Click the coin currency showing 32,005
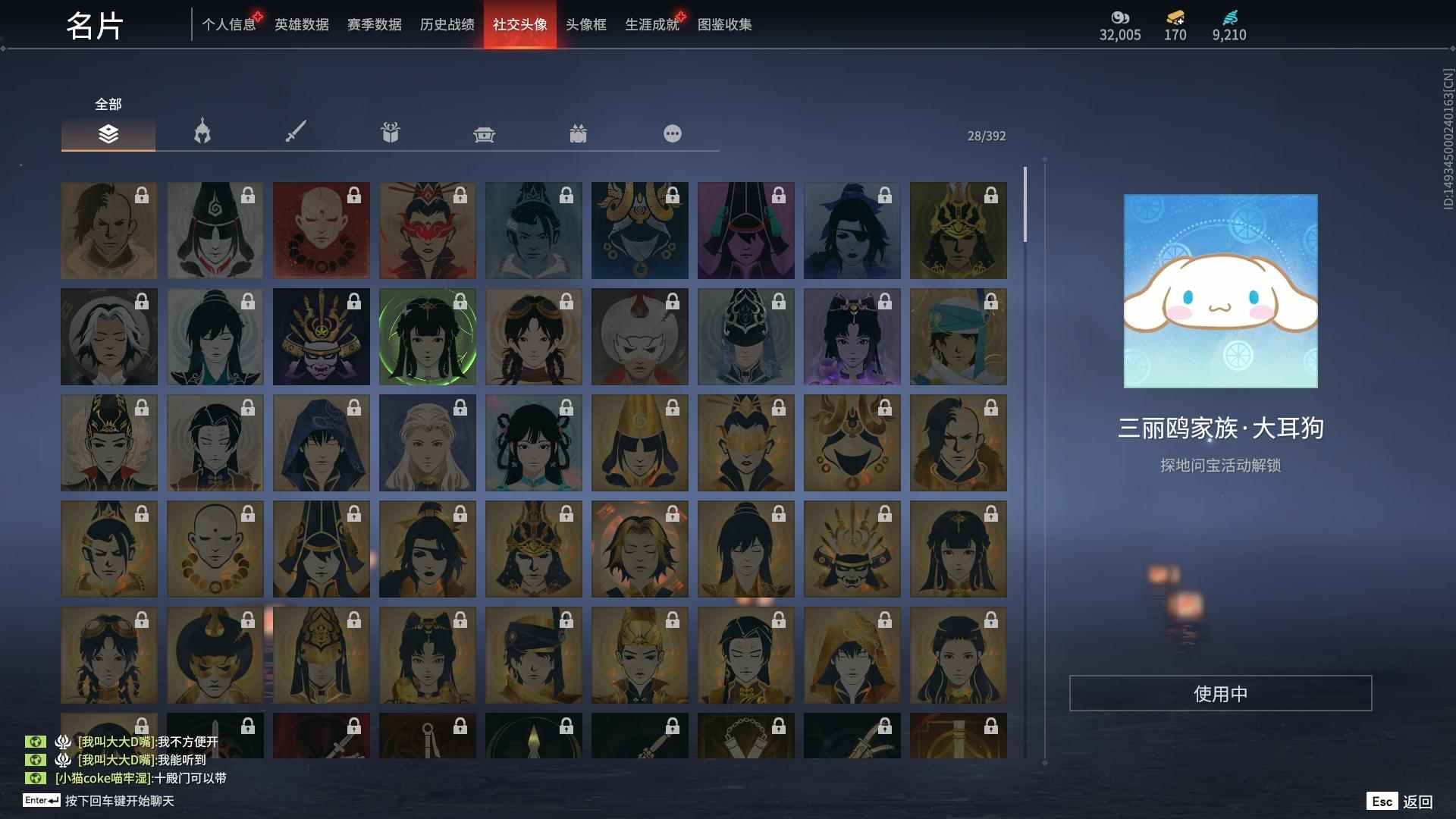The height and width of the screenshot is (819, 1456). click(1120, 19)
